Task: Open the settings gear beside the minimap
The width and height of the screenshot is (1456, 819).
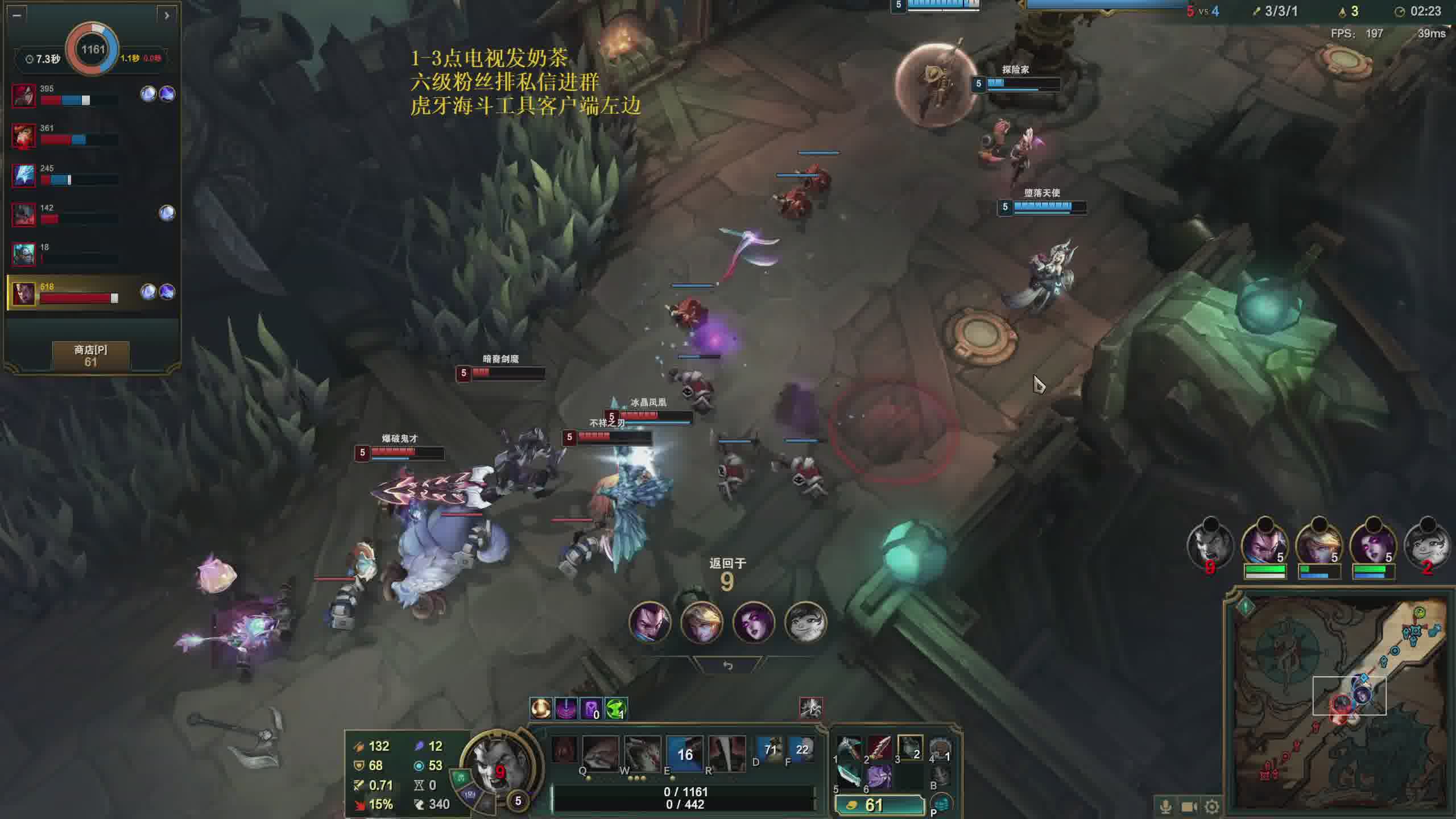Action: click(1212, 806)
